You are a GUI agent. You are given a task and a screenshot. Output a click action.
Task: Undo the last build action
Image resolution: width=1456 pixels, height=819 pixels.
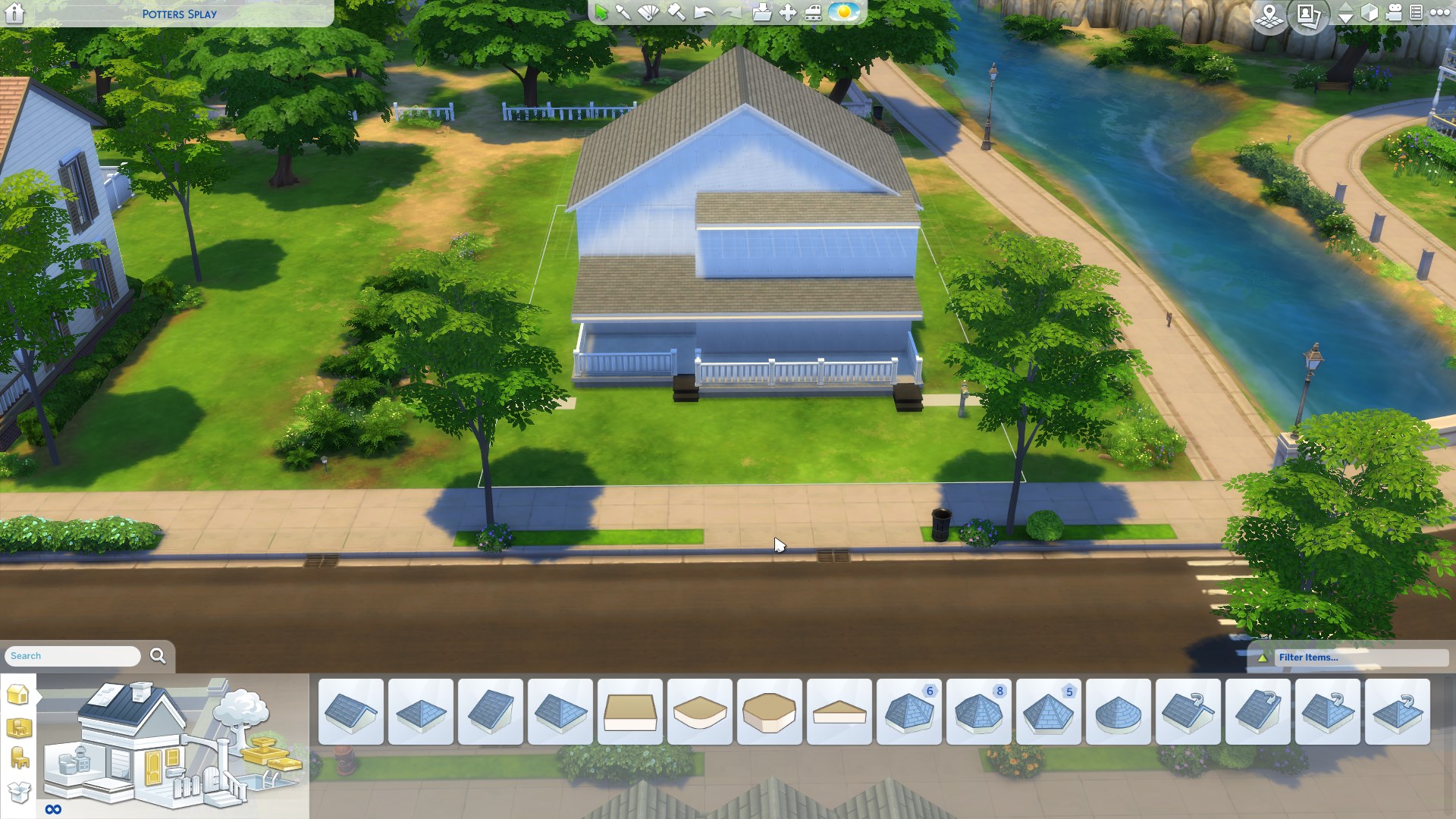(703, 13)
